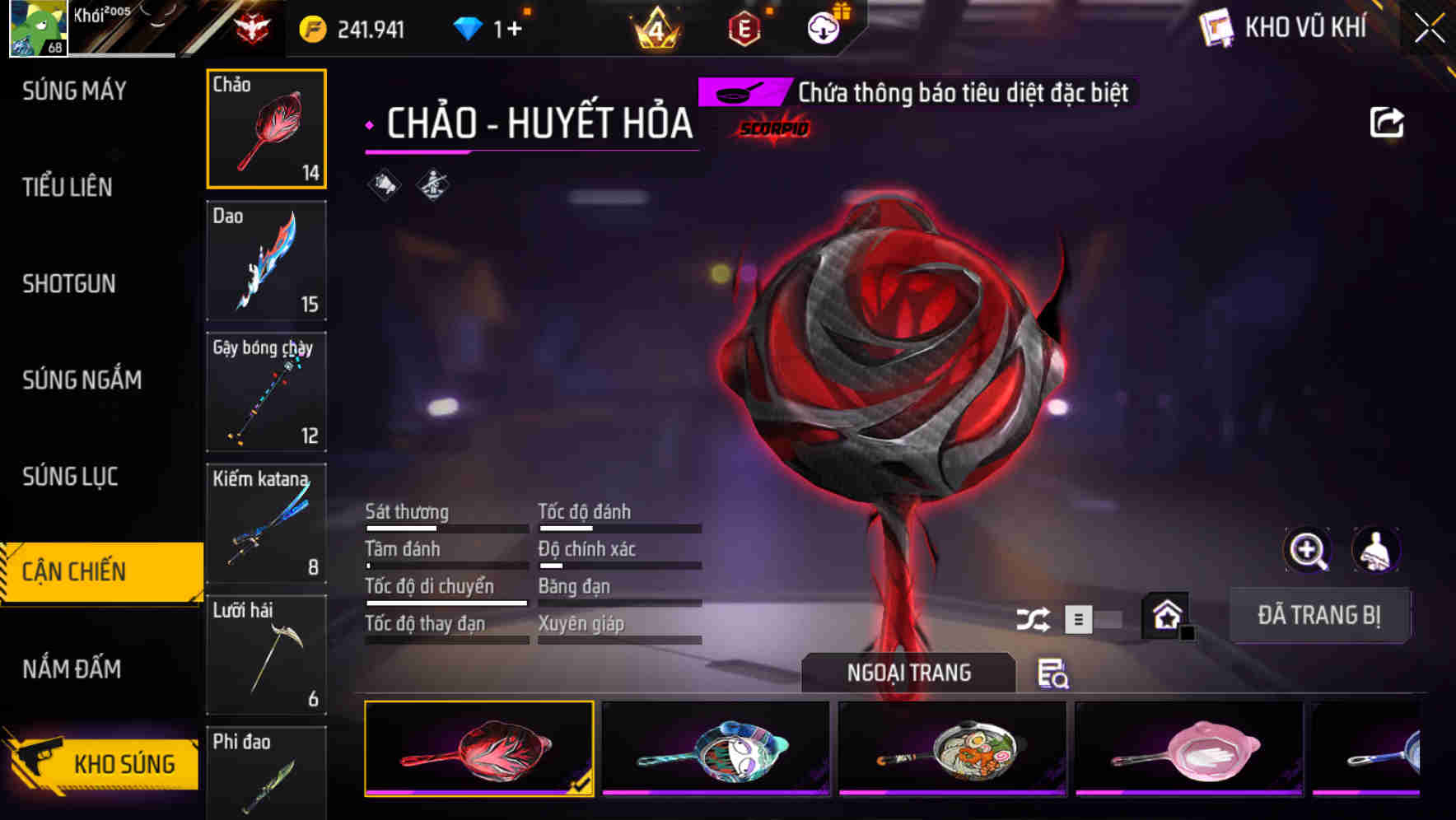Open the Kiếm katana item in the weapon list
This screenshot has height=820, width=1456.
click(266, 524)
